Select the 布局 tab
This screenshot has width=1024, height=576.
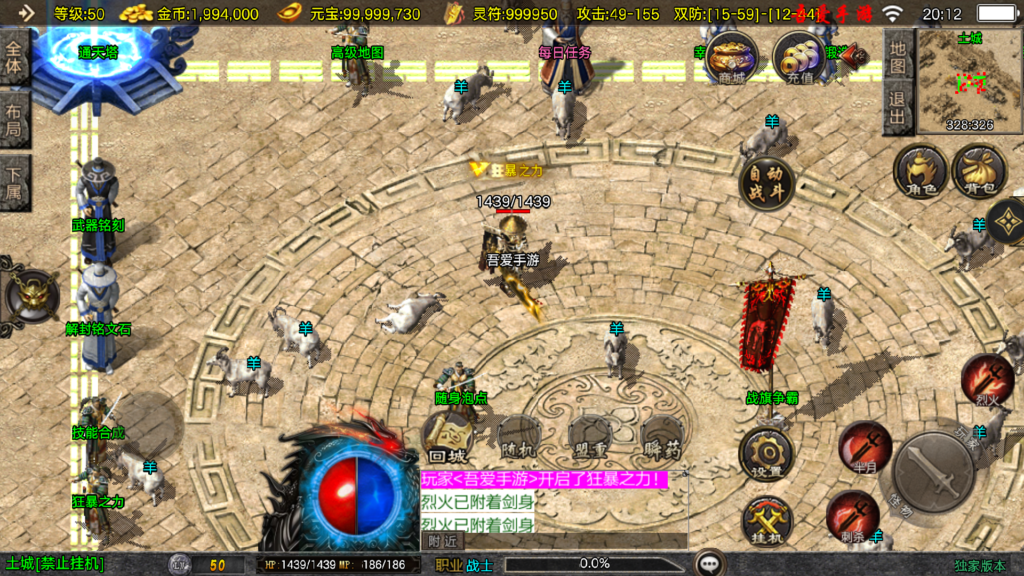click(14, 120)
